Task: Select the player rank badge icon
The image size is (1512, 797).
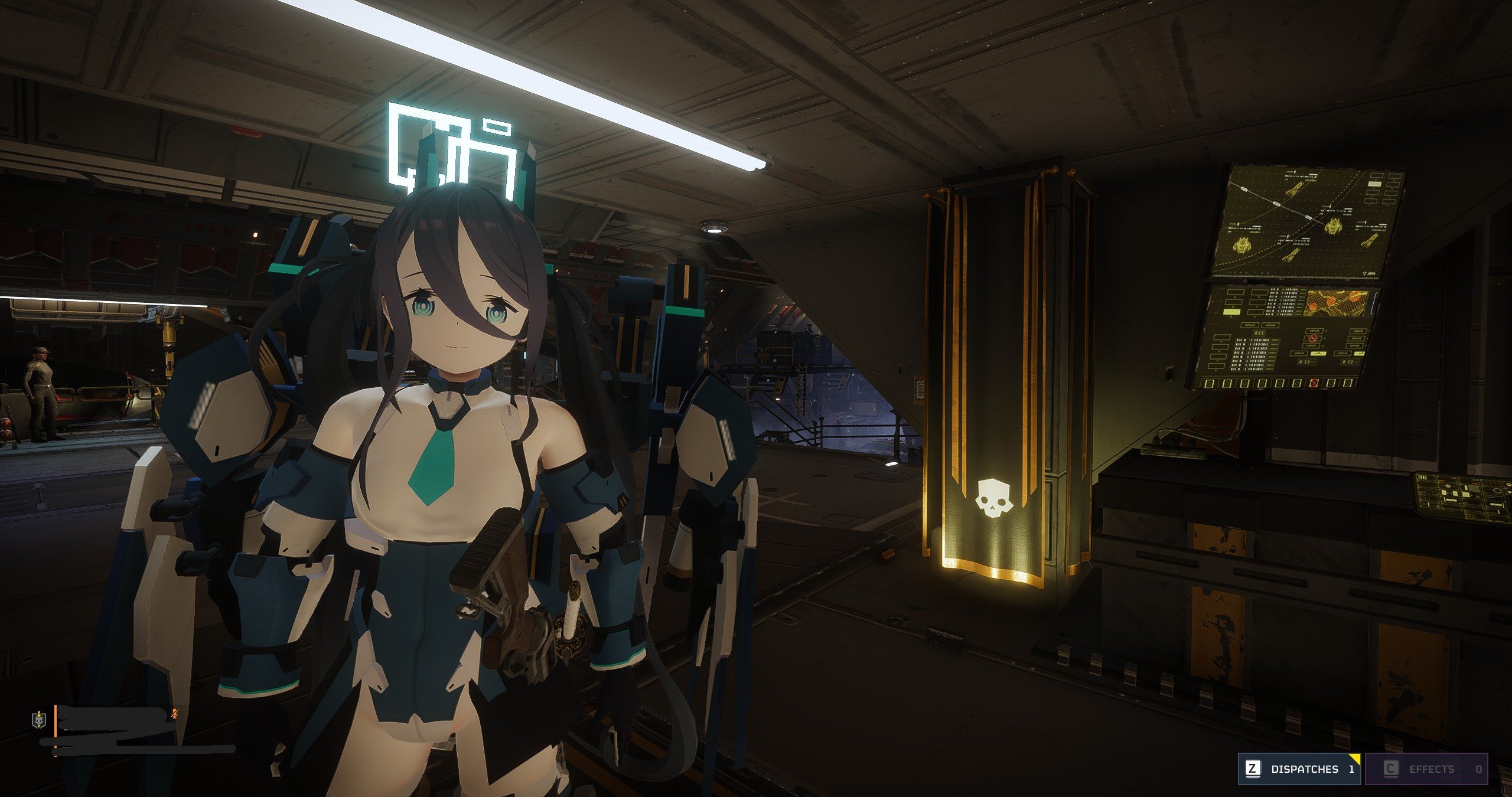Action: 38,720
